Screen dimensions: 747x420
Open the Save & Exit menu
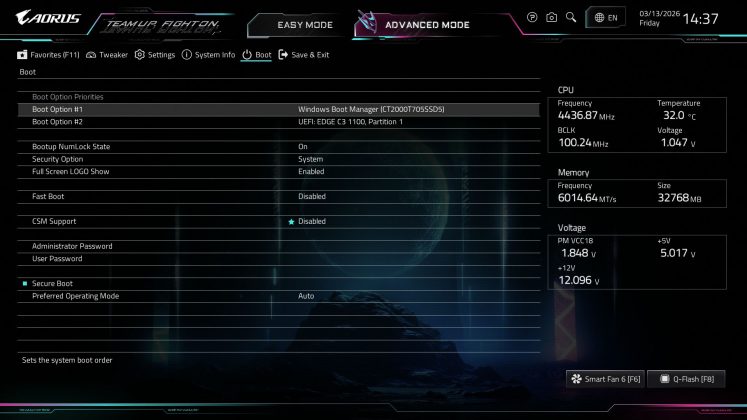(x=304, y=55)
